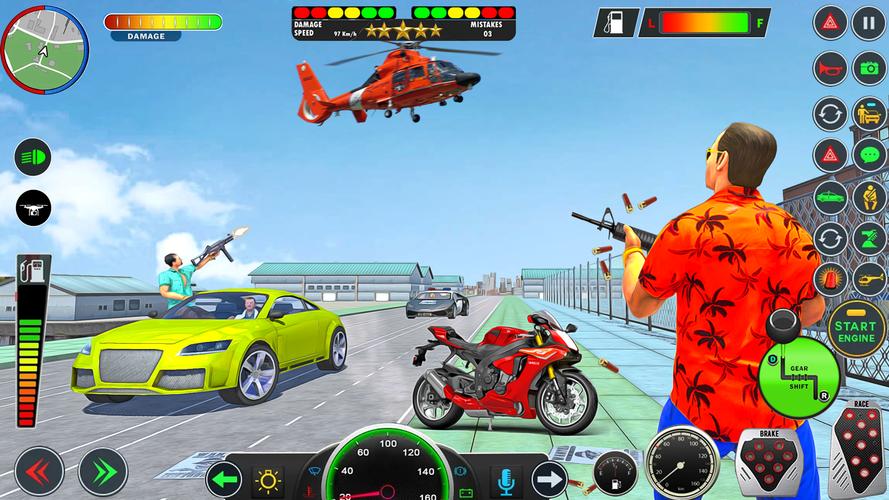Activate the left turn indicator arrow
The height and width of the screenshot is (500, 889).
tap(224, 480)
